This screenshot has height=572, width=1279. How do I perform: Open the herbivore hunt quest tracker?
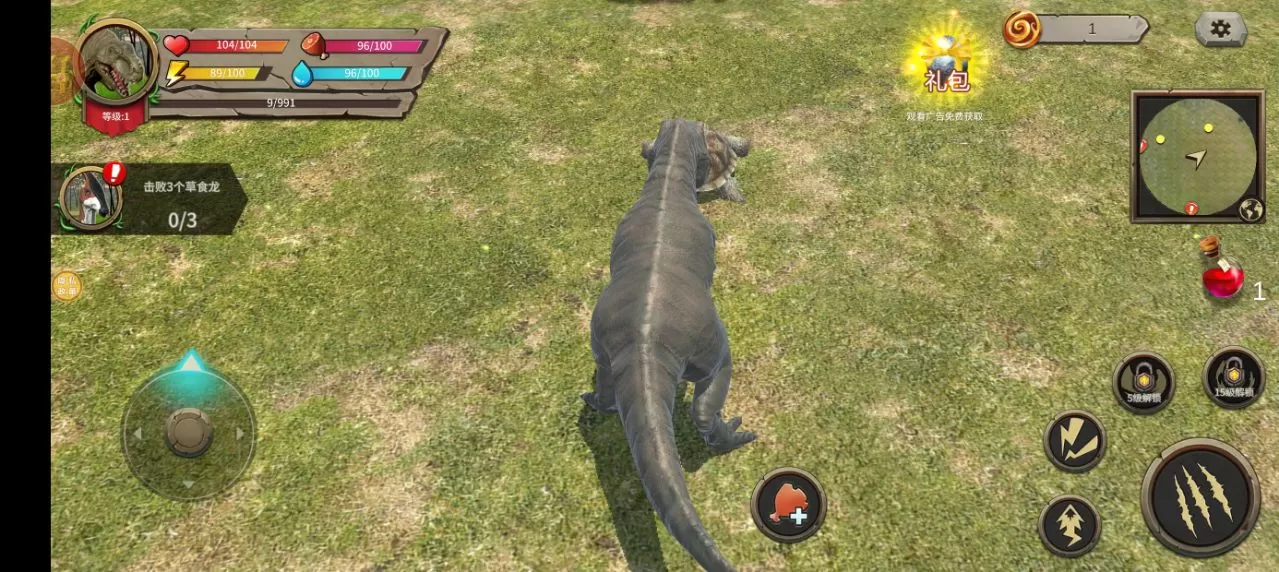tap(150, 198)
